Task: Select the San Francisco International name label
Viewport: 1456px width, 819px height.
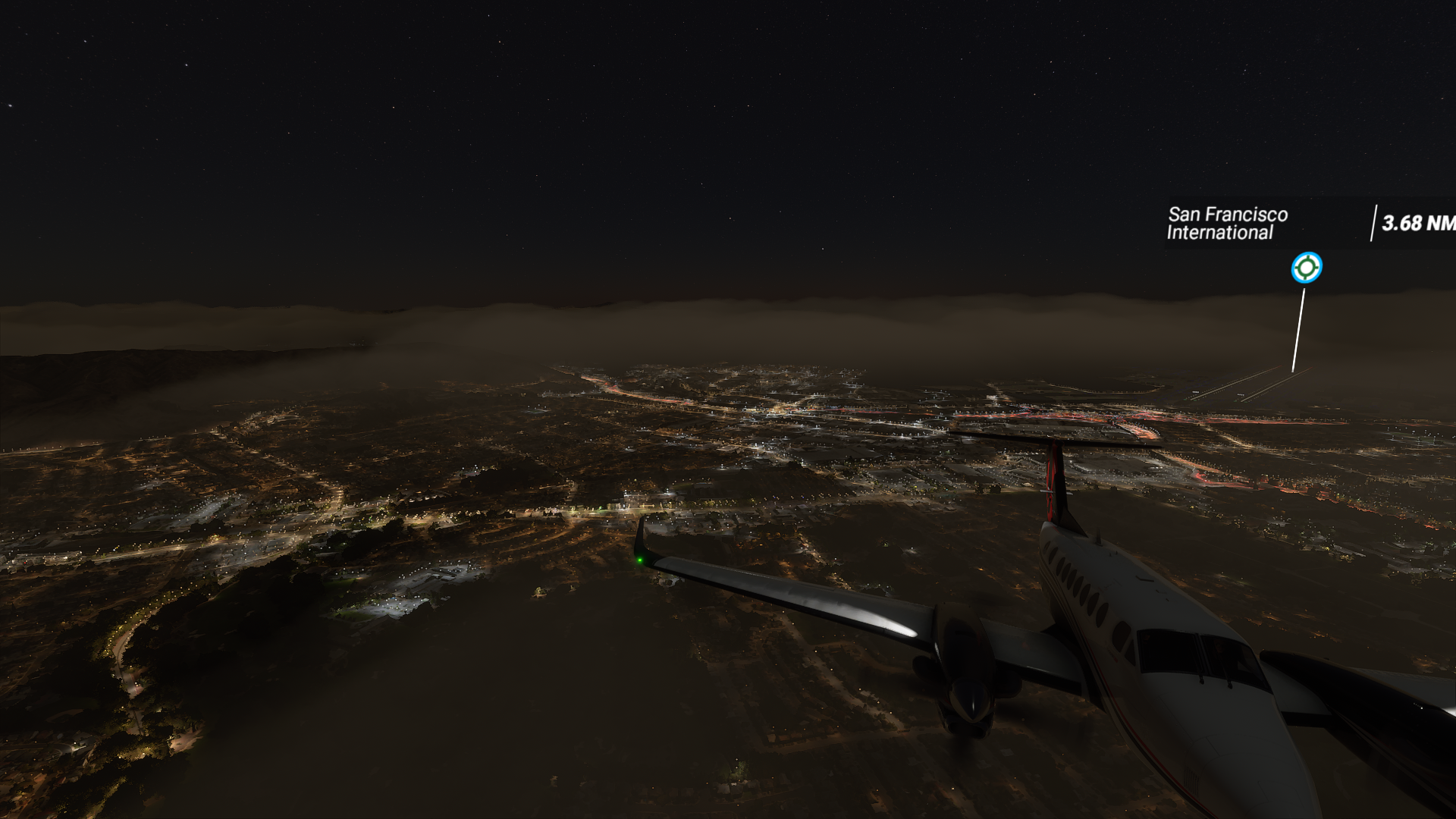Action: (1227, 224)
